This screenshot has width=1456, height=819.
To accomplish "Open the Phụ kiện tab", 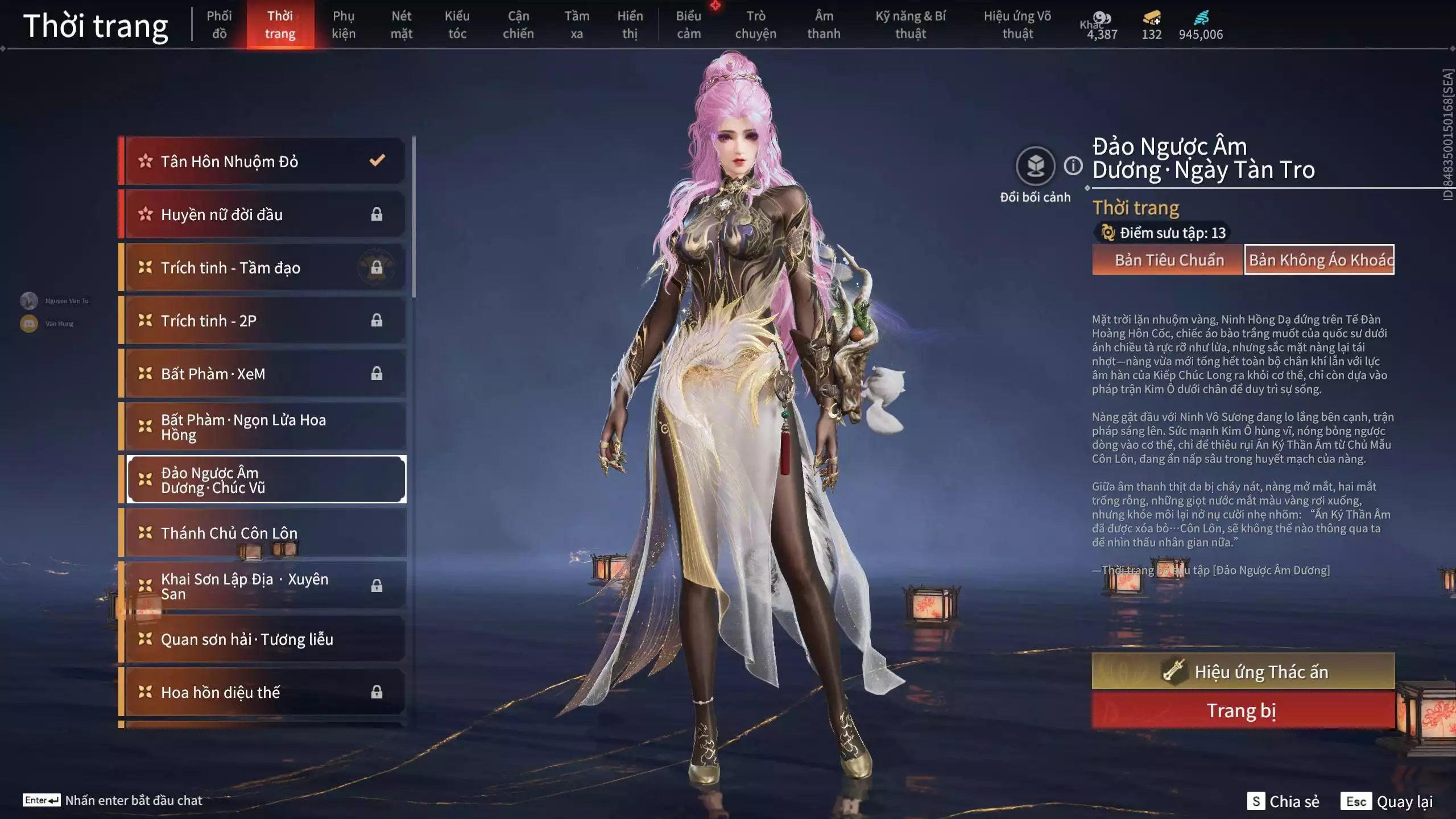I will pyautogui.click(x=344, y=24).
